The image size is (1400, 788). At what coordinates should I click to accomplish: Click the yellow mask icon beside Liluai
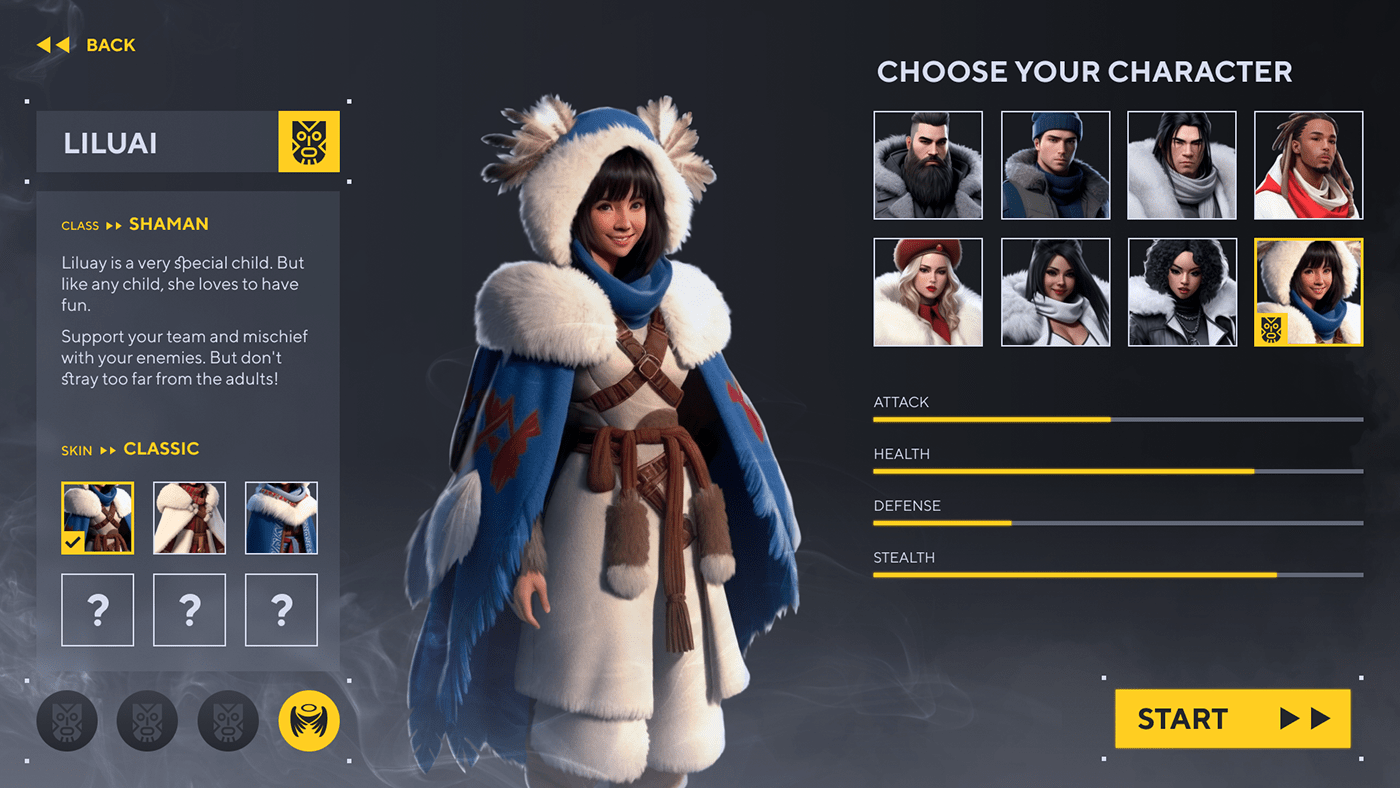[x=309, y=142]
